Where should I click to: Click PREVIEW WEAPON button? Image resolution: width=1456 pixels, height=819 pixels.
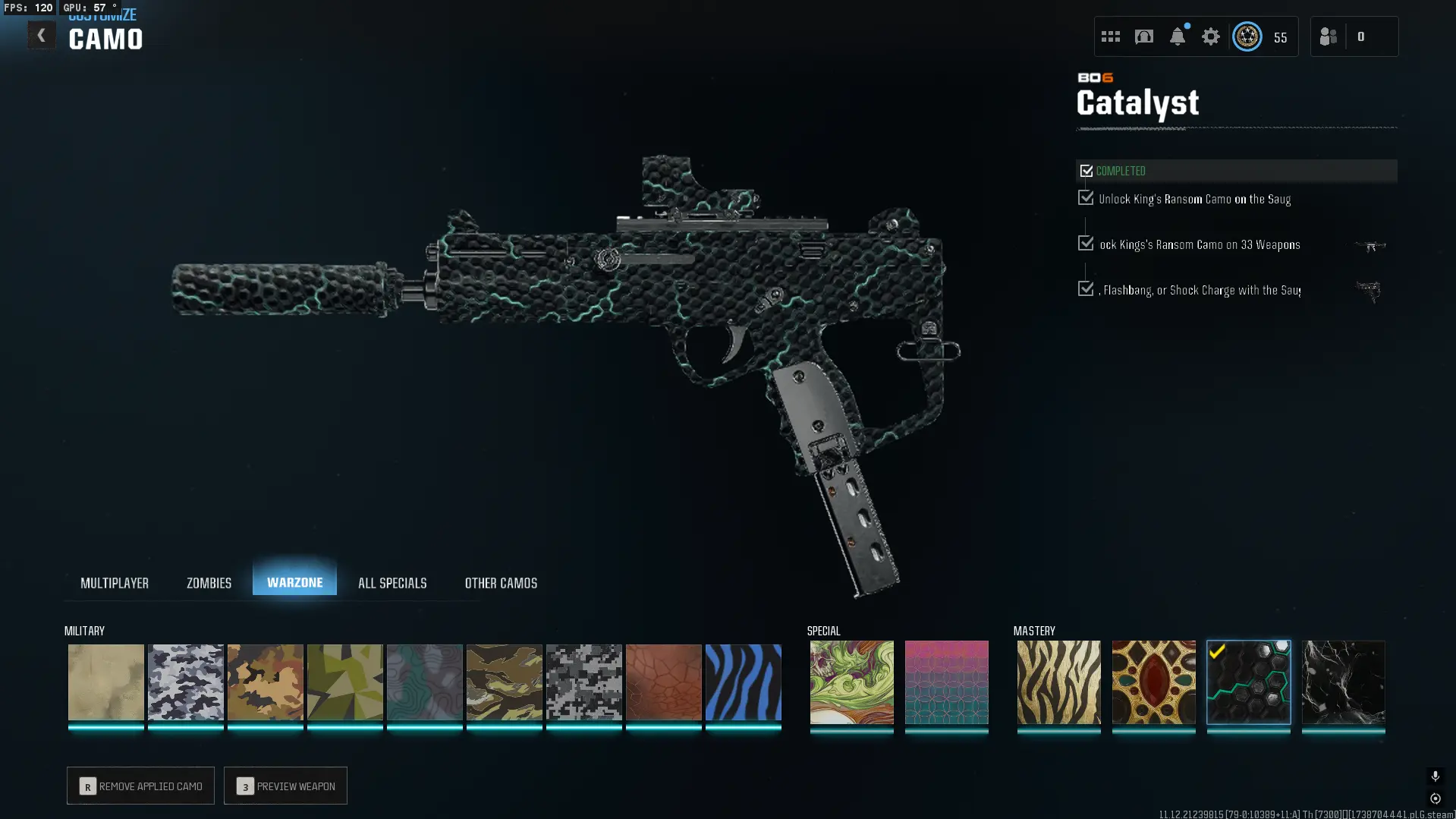[285, 786]
